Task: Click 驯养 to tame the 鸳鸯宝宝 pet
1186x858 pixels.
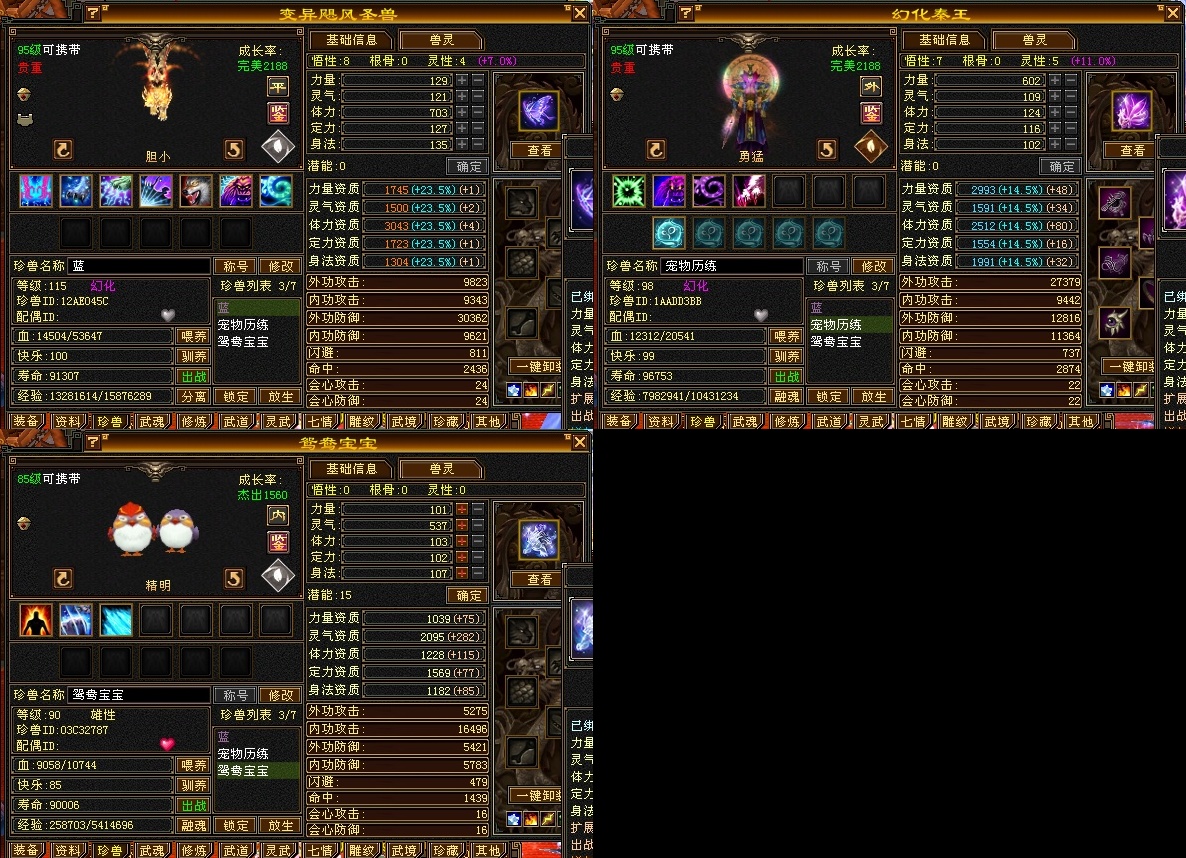Action: pyautogui.click(x=193, y=786)
